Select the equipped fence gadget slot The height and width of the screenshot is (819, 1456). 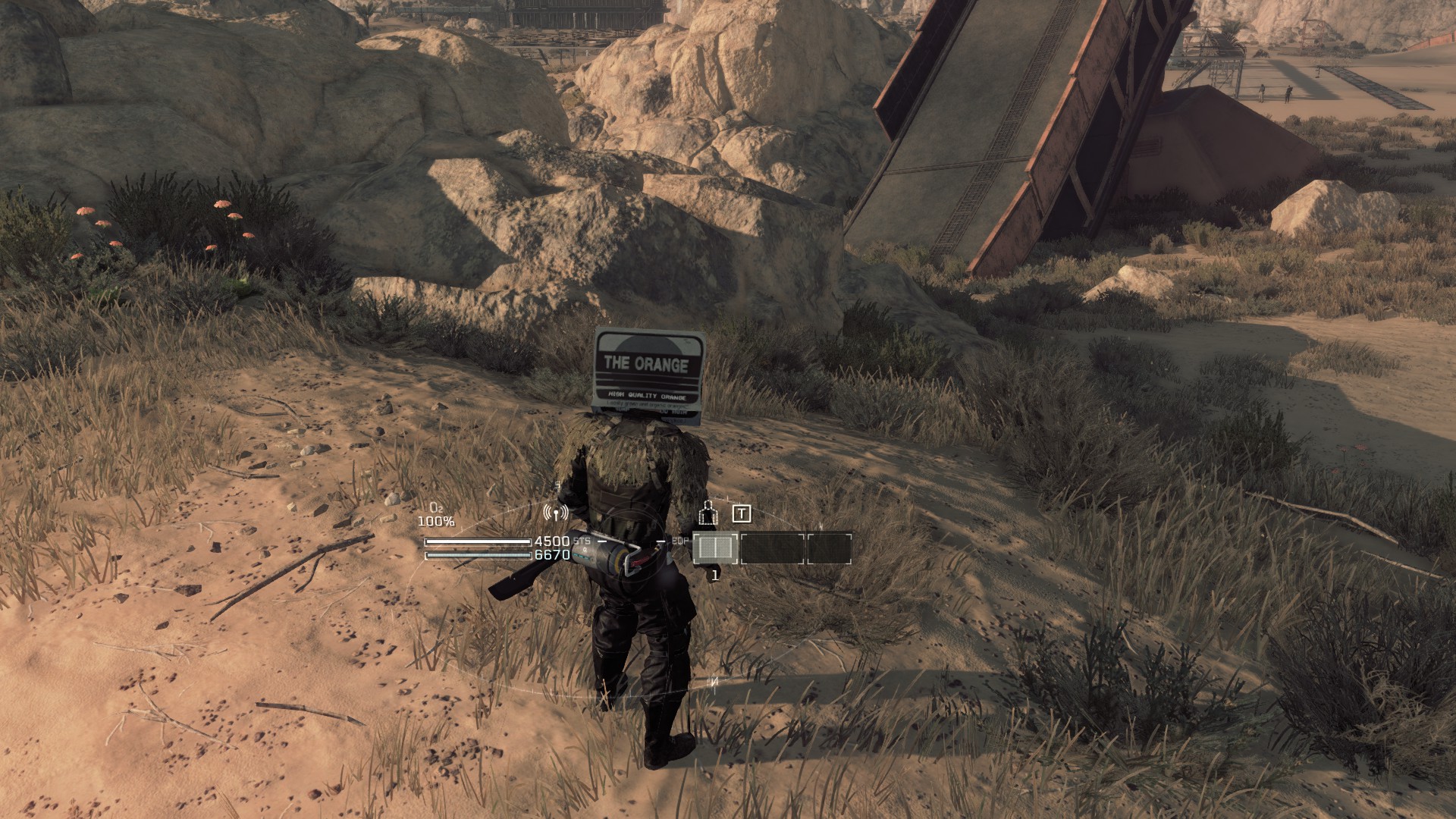pyautogui.click(x=716, y=548)
